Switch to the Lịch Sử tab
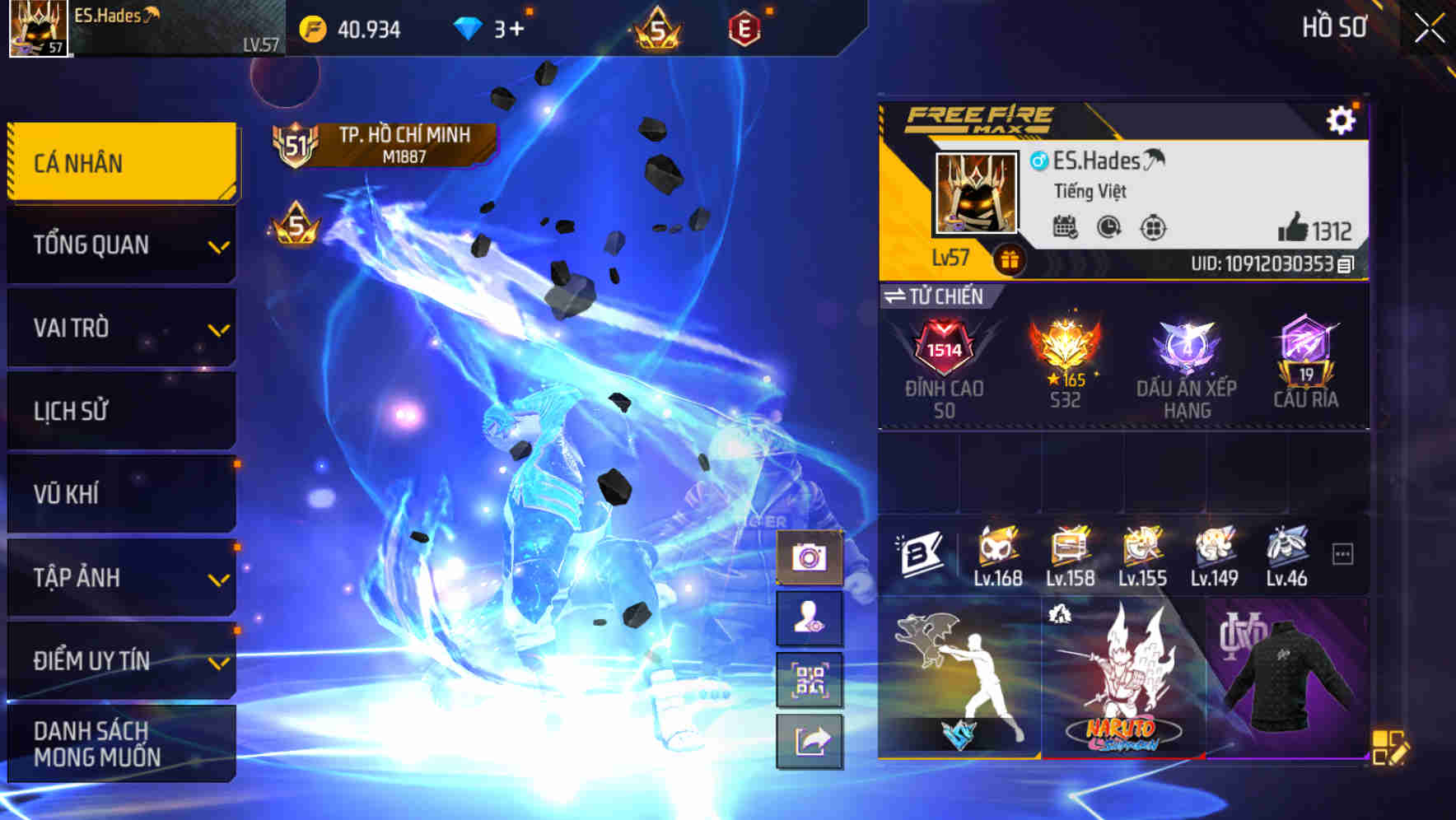1456x820 pixels. point(120,411)
